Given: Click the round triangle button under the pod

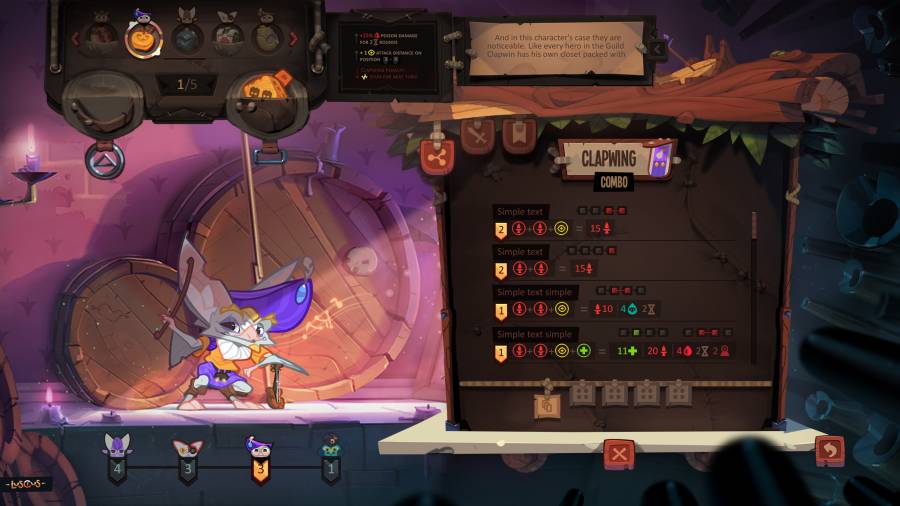Looking at the screenshot, I should pyautogui.click(x=105, y=161).
